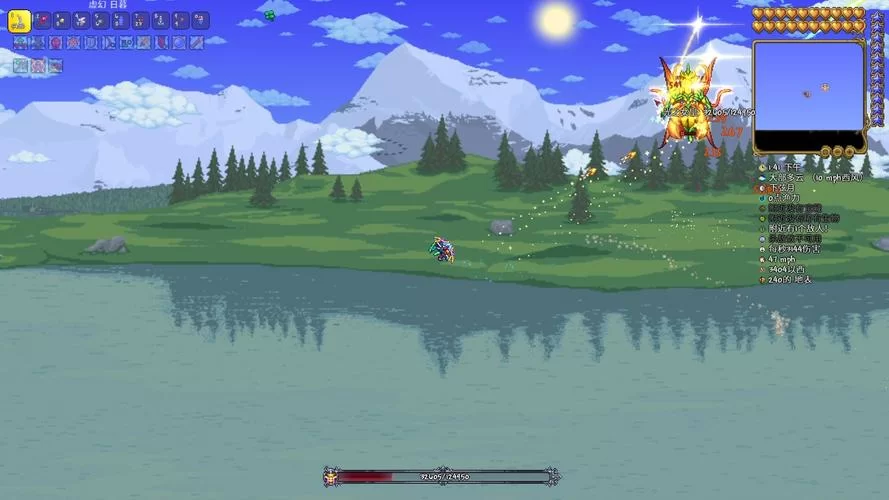The height and width of the screenshot is (500, 889).
Task: Switch to the white winged item in slot 4
Action: coord(82,21)
